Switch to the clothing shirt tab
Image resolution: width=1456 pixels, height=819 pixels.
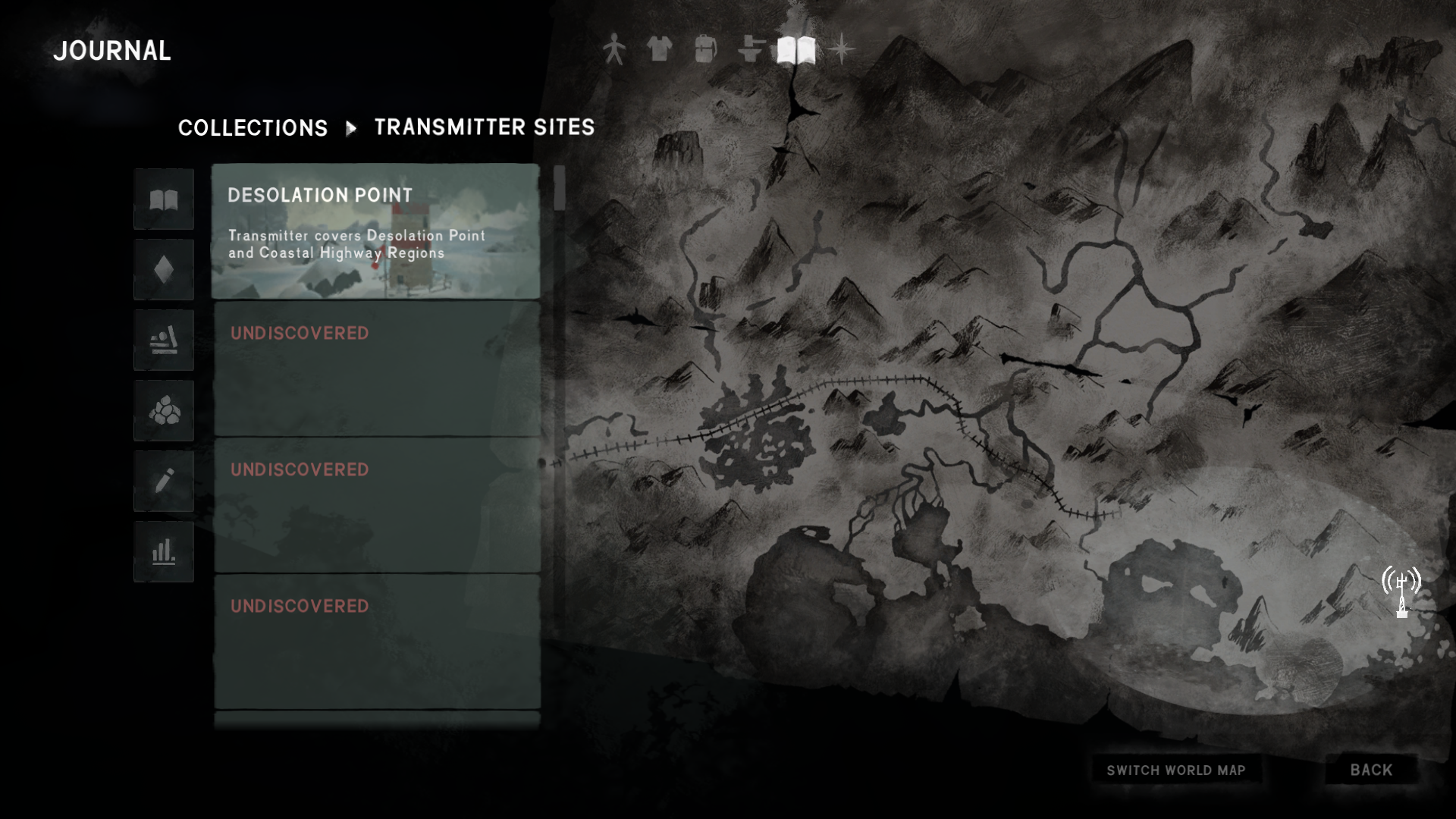click(x=660, y=50)
